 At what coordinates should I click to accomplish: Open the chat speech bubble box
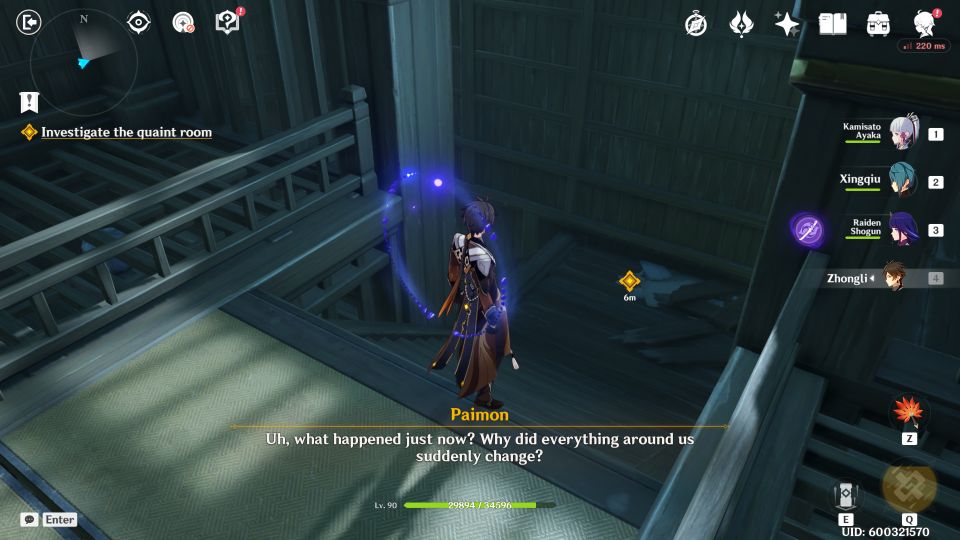point(30,520)
